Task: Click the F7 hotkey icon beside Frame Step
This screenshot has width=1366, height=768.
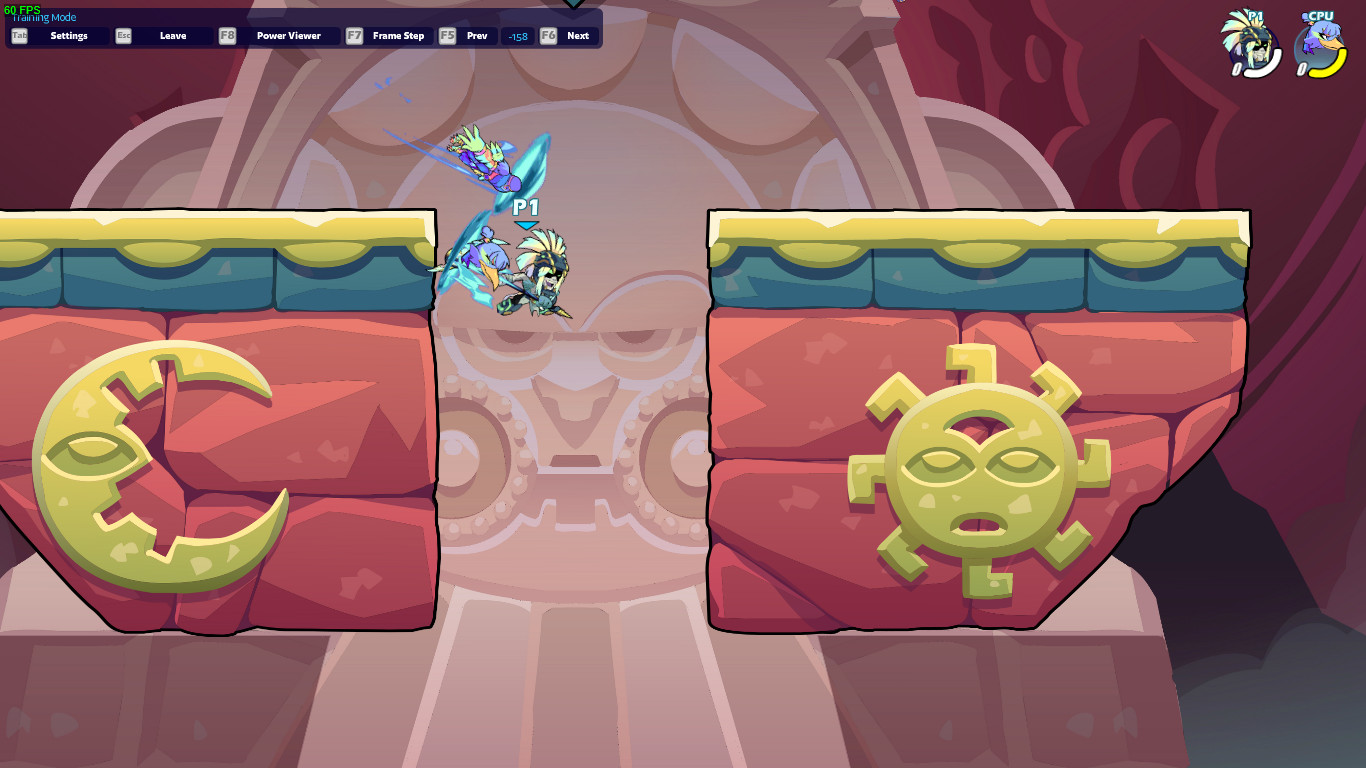Action: point(353,35)
